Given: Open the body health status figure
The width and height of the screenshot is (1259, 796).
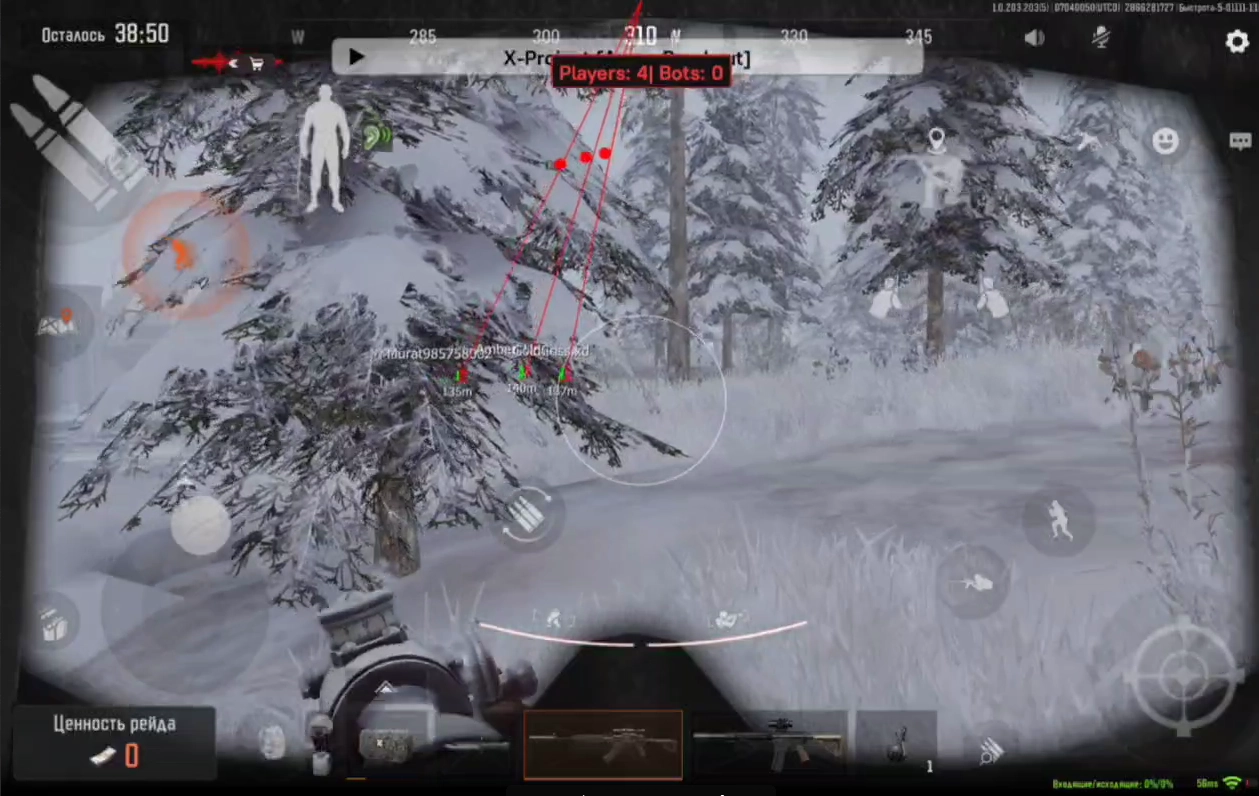Looking at the screenshot, I should coord(326,148).
